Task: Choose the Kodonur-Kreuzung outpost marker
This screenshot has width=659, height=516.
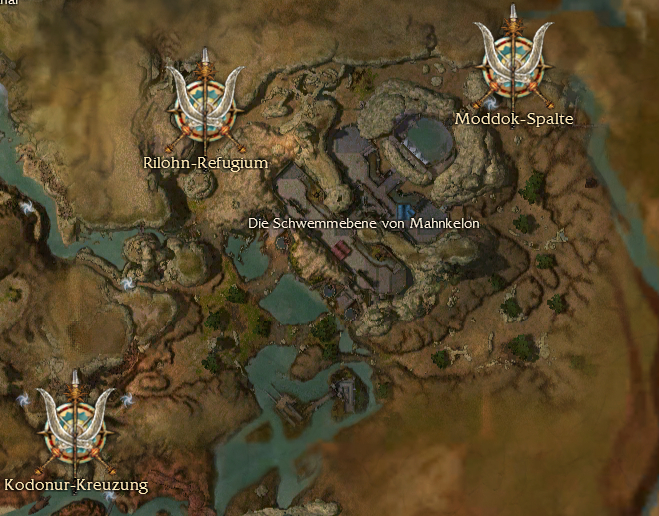Action: pyautogui.click(x=76, y=428)
